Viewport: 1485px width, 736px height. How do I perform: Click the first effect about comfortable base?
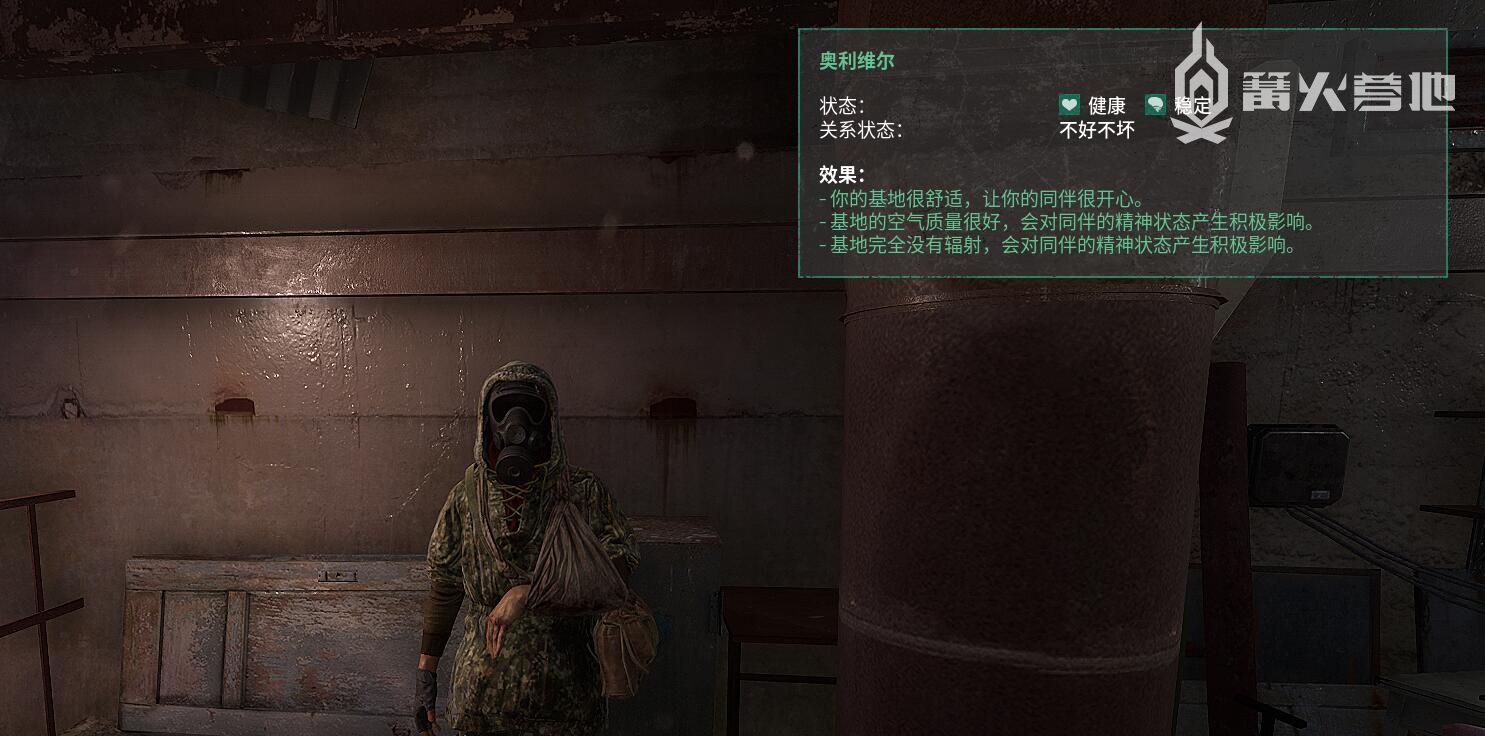(980, 197)
